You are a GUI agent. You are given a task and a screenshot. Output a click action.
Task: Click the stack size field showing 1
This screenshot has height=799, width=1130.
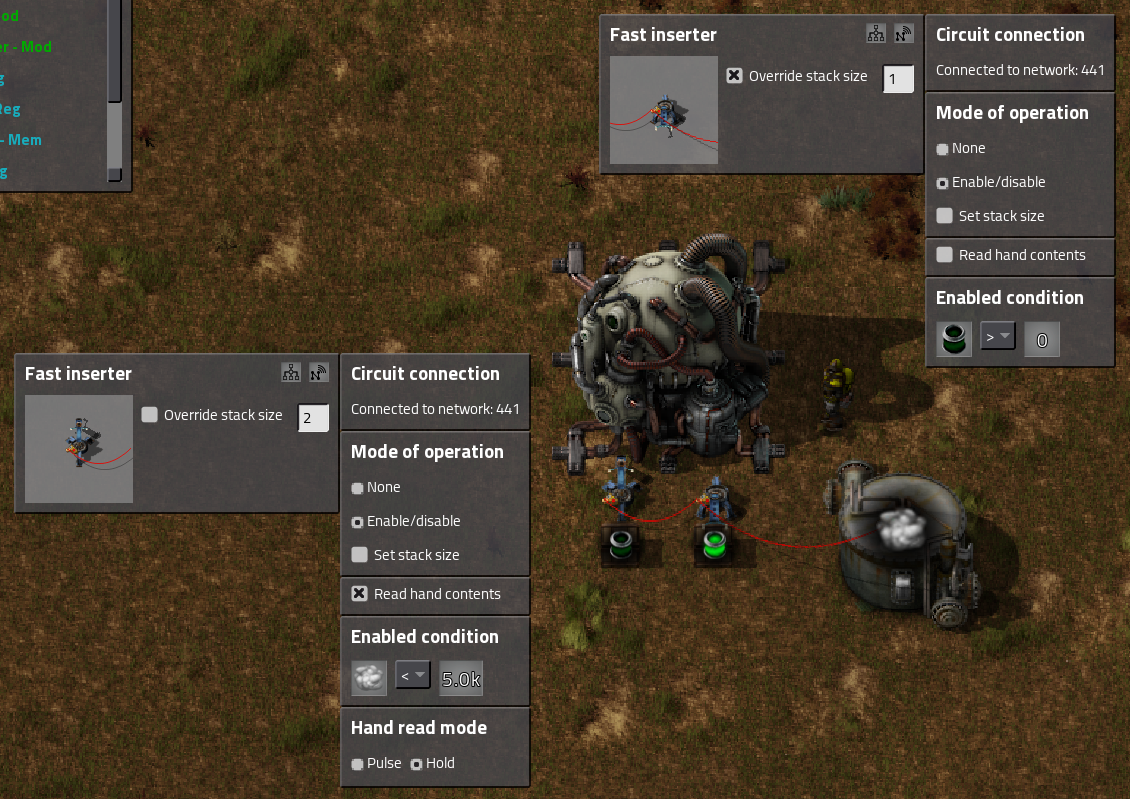coord(898,79)
